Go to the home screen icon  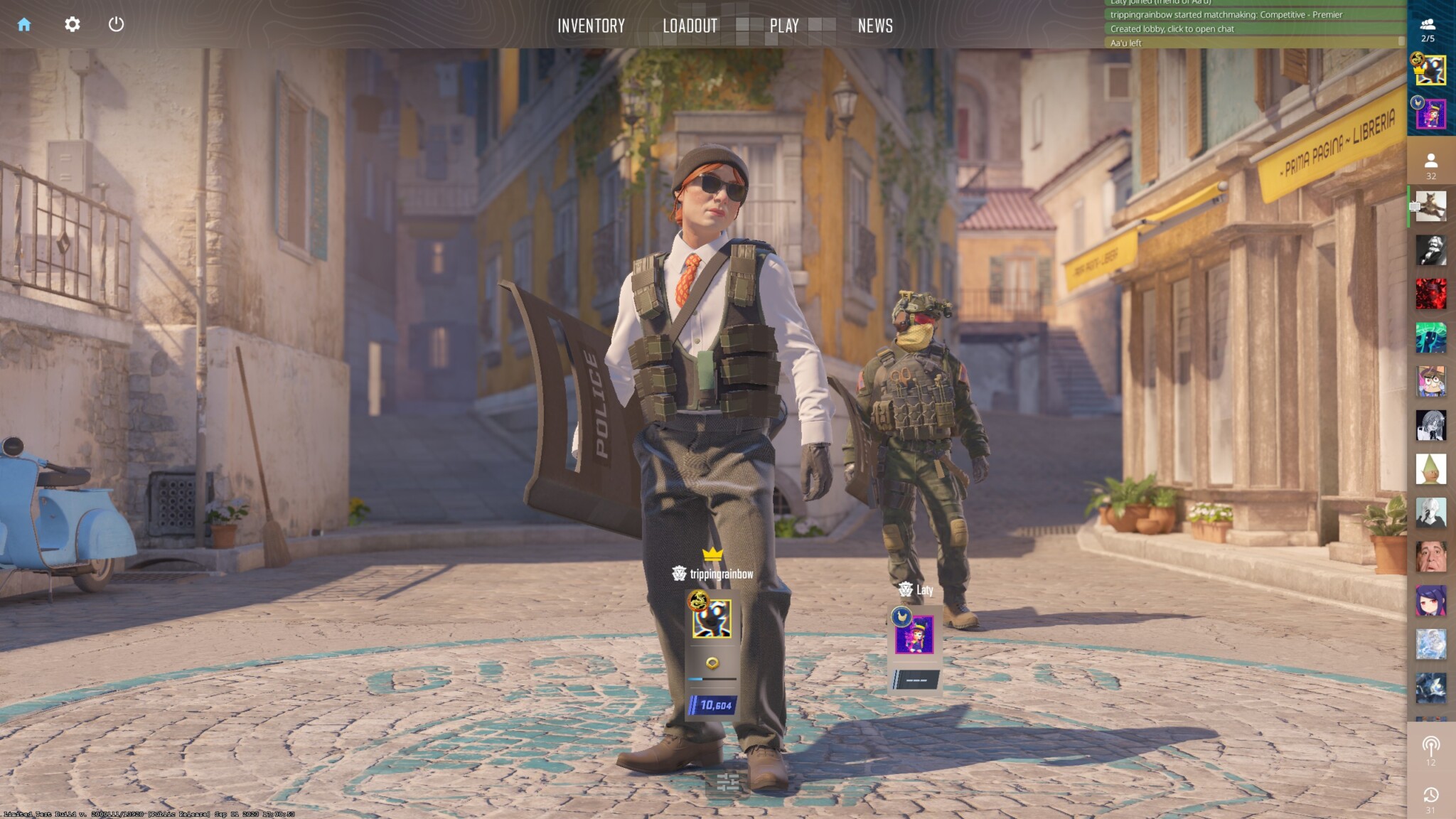coord(24,25)
